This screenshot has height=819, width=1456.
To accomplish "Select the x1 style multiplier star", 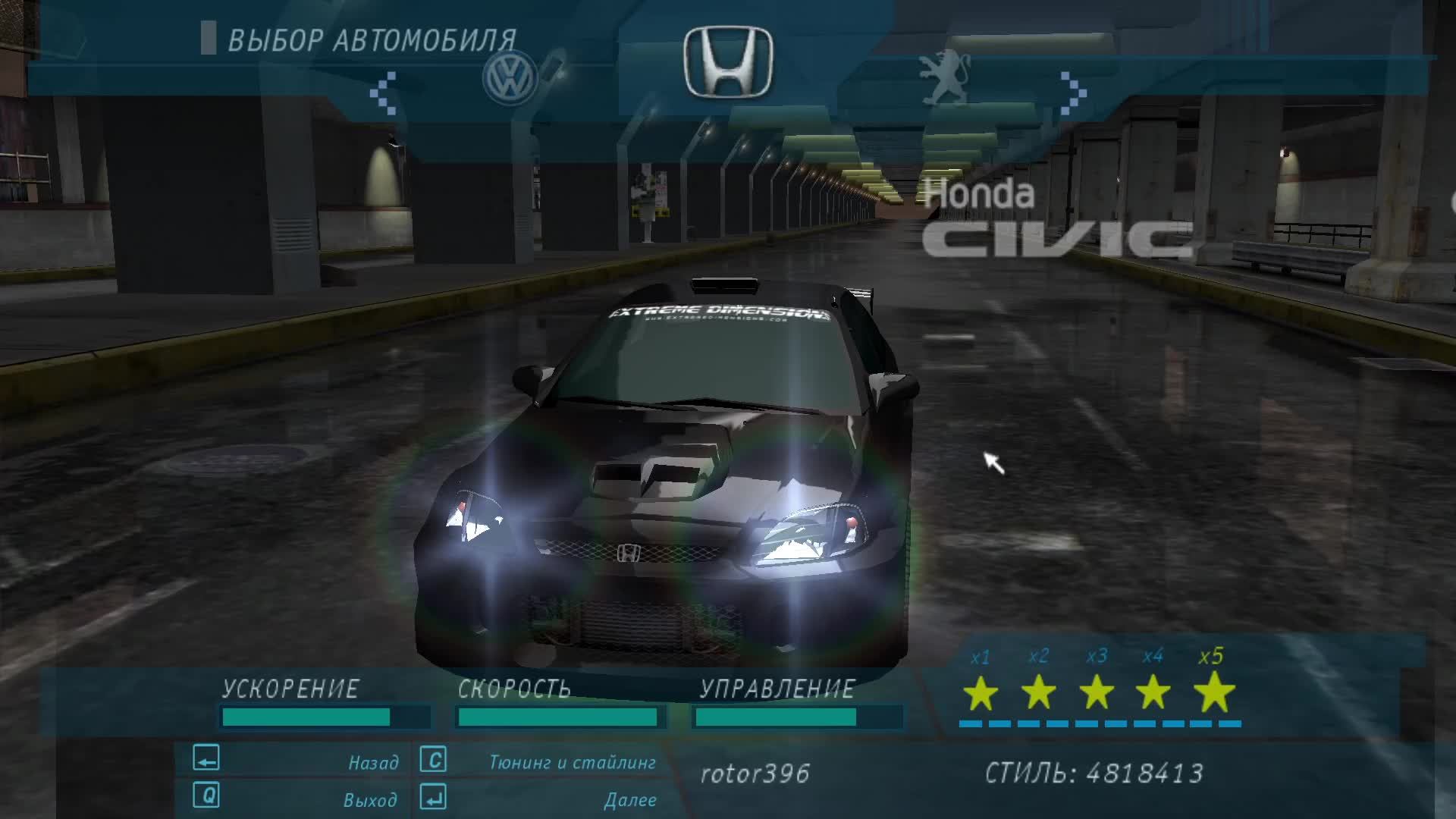I will 981,695.
